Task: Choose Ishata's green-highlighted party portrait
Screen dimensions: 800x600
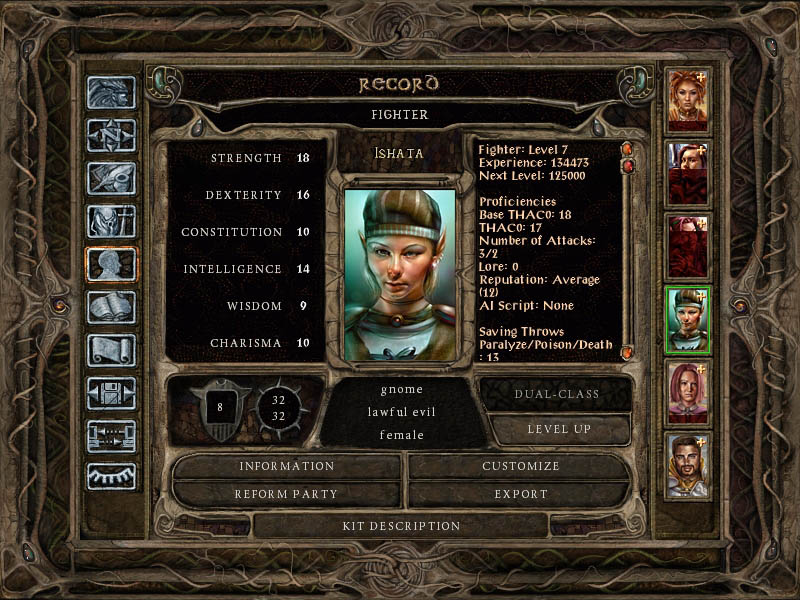Action: pyautogui.click(x=688, y=320)
